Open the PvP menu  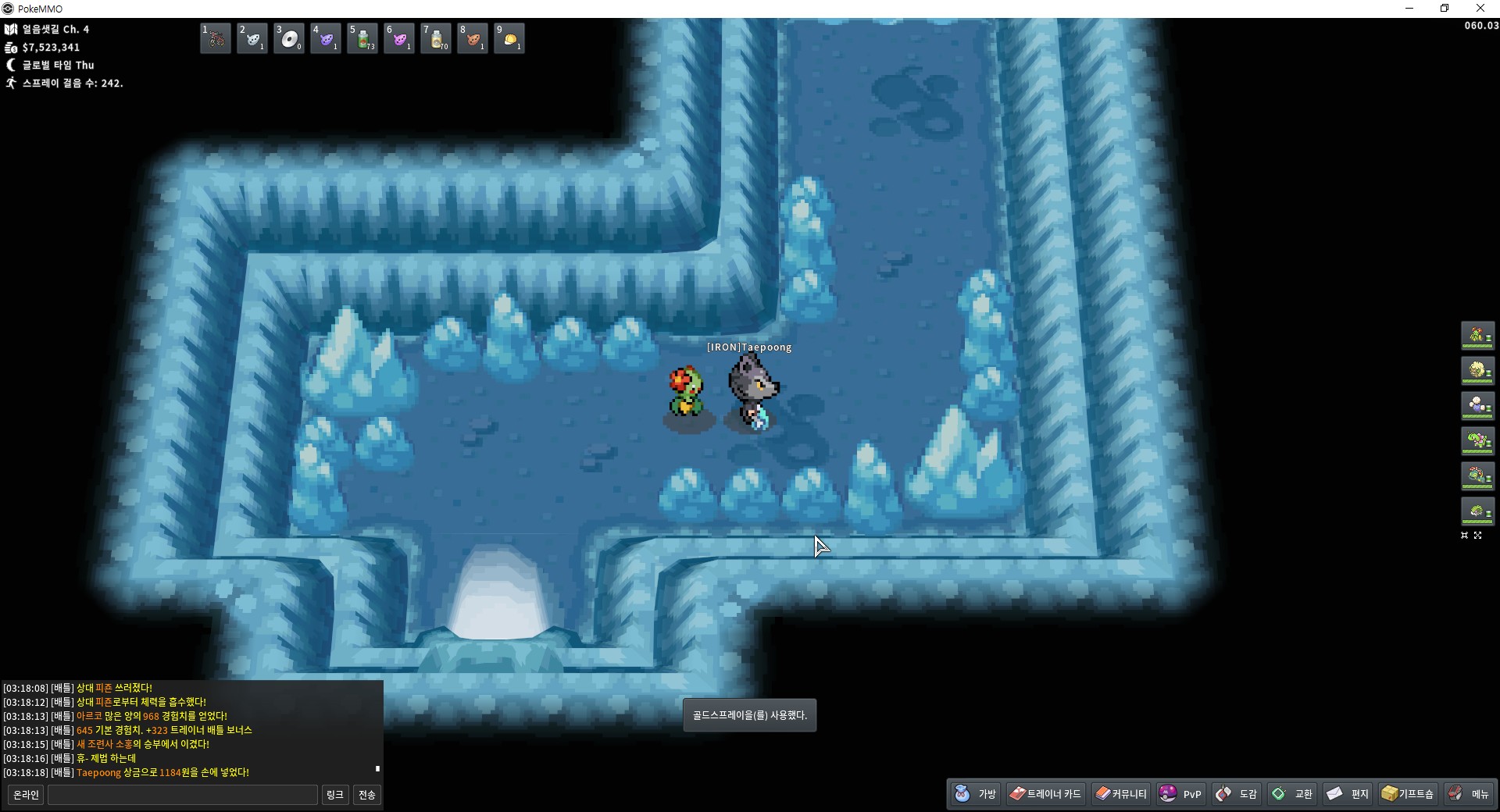click(x=1181, y=794)
